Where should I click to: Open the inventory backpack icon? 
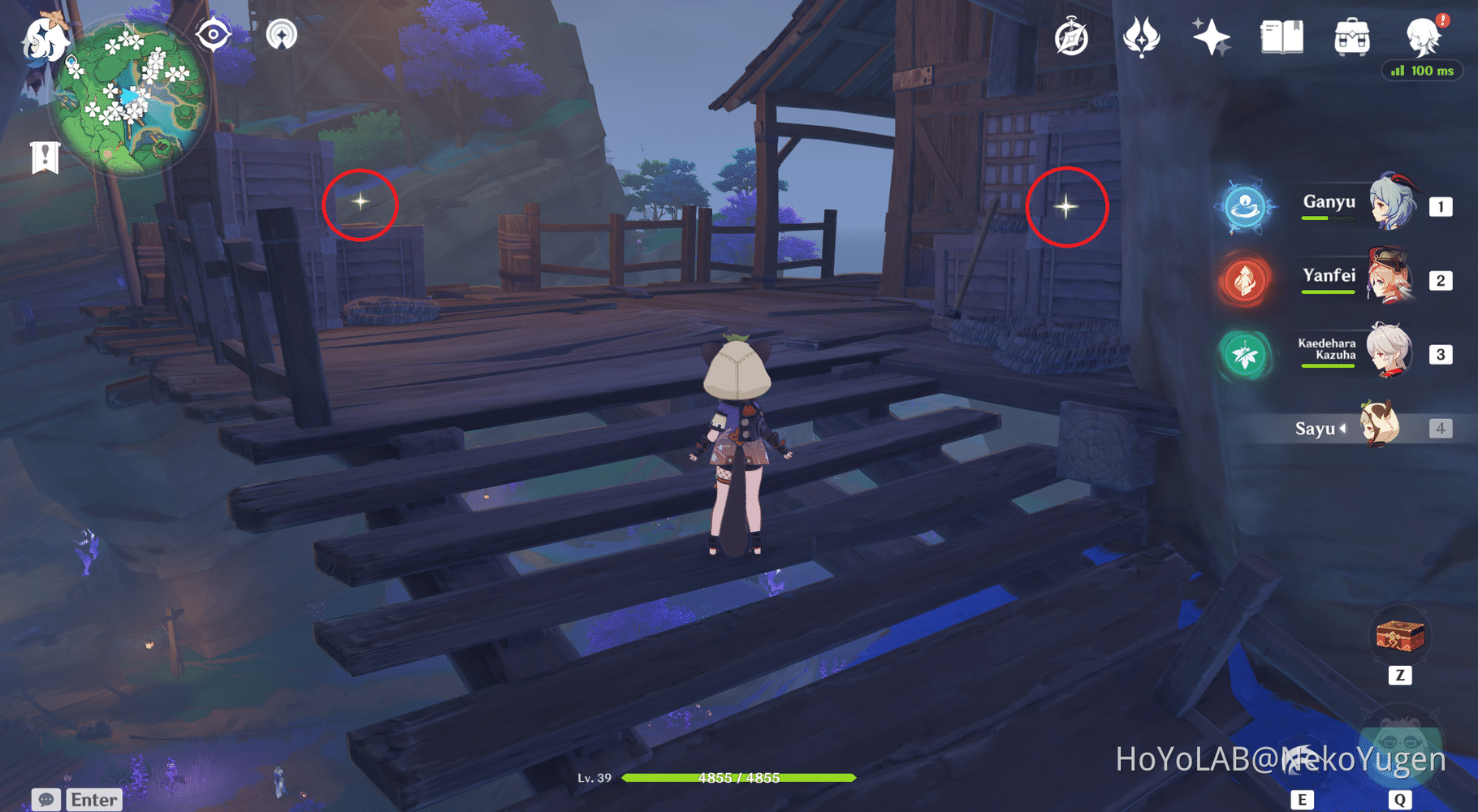click(x=1351, y=37)
